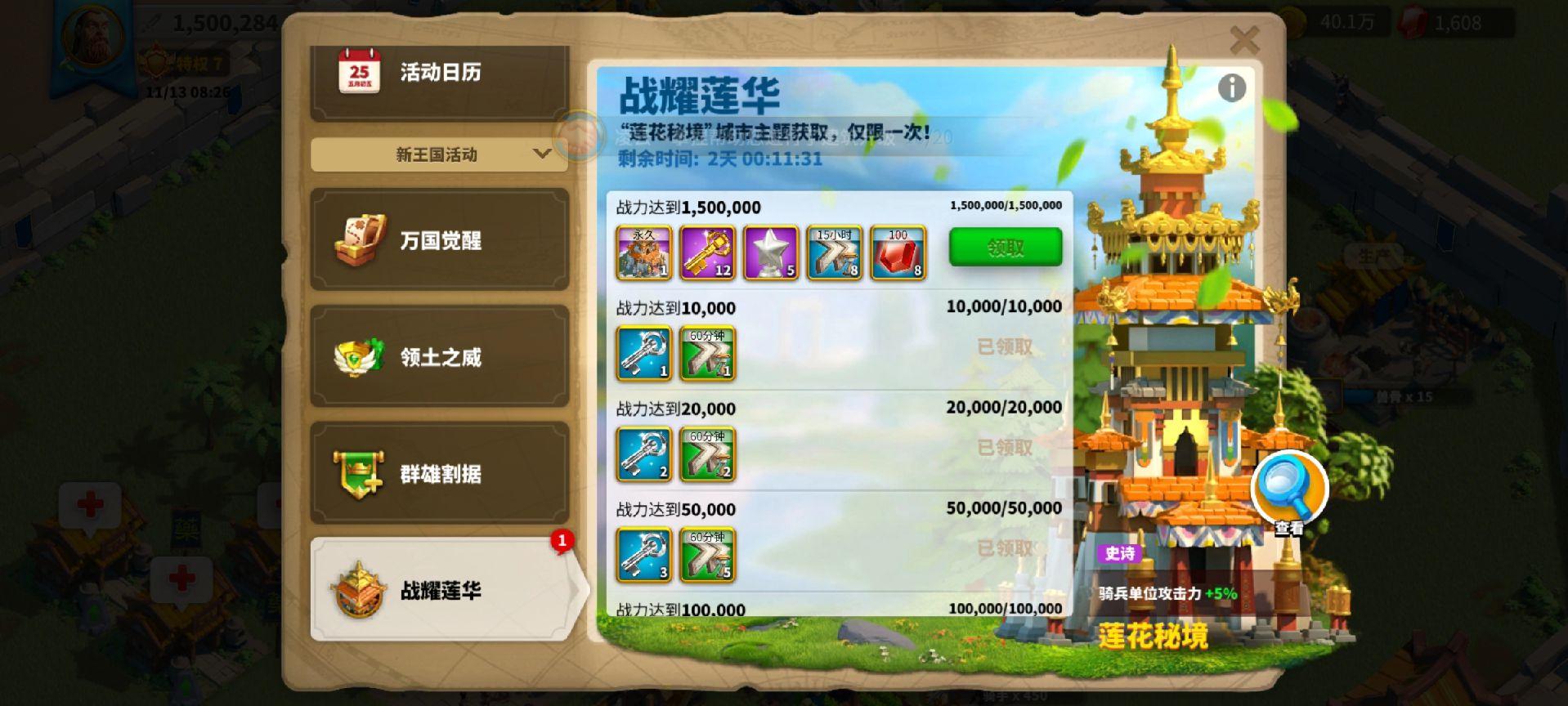Open the 新王国活动 dropdown
Image resolution: width=1568 pixels, height=706 pixels.
(439, 154)
